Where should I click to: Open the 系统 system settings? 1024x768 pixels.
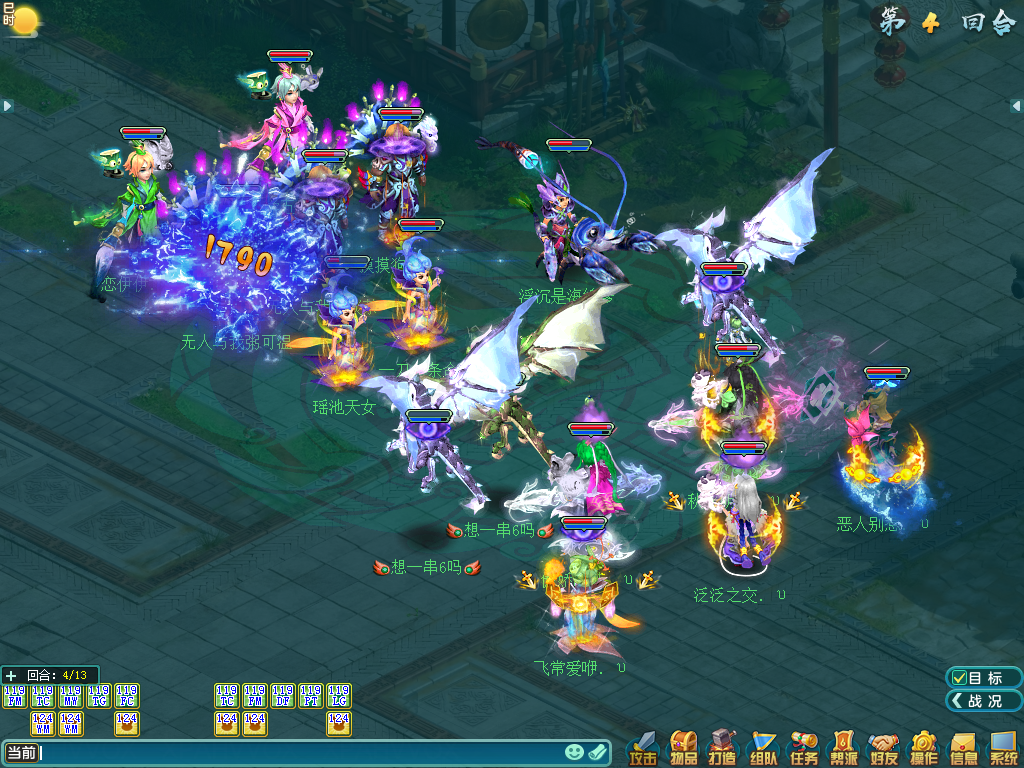[1003, 747]
